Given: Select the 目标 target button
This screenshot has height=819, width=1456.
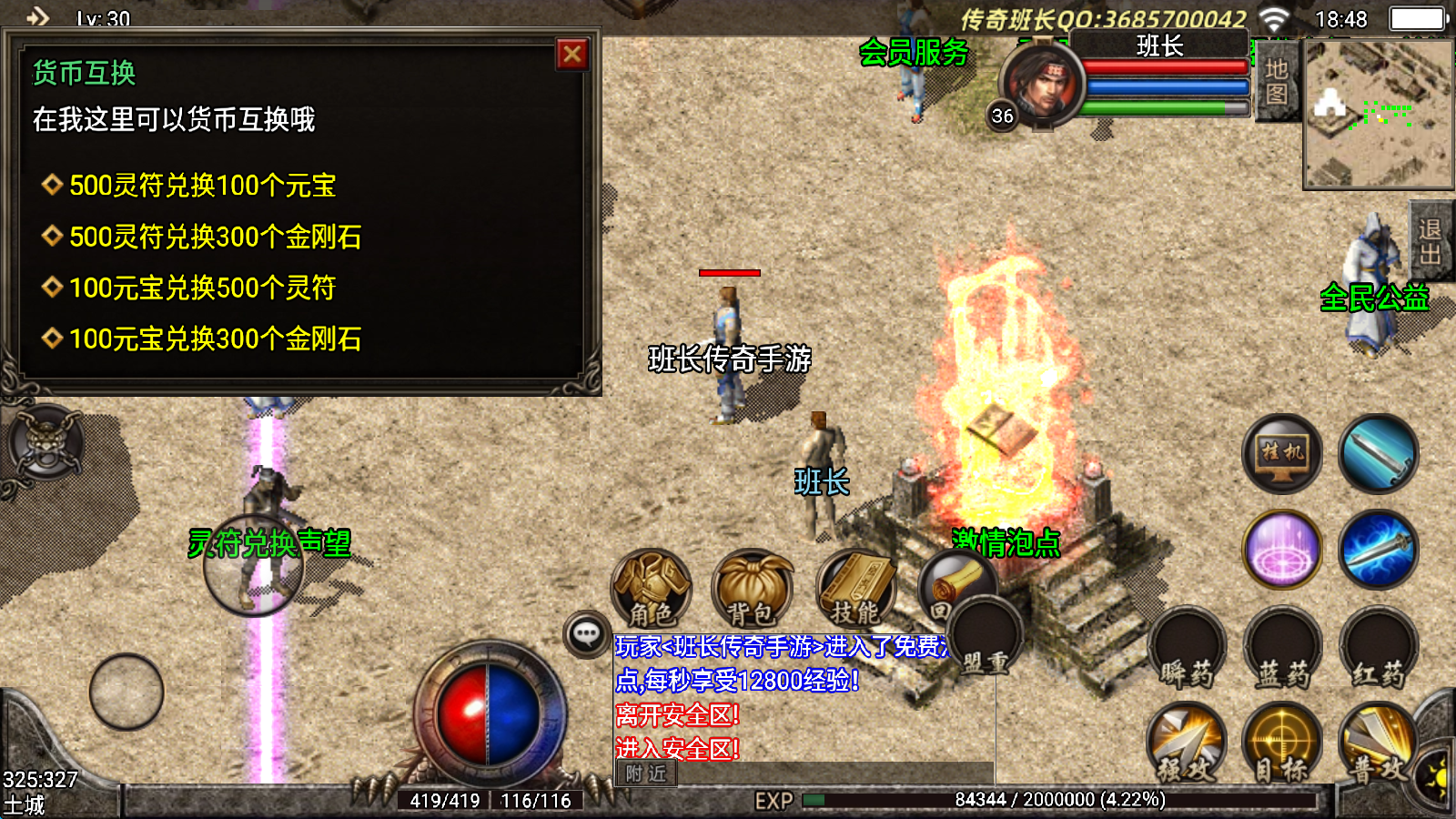Looking at the screenshot, I should 1281,743.
